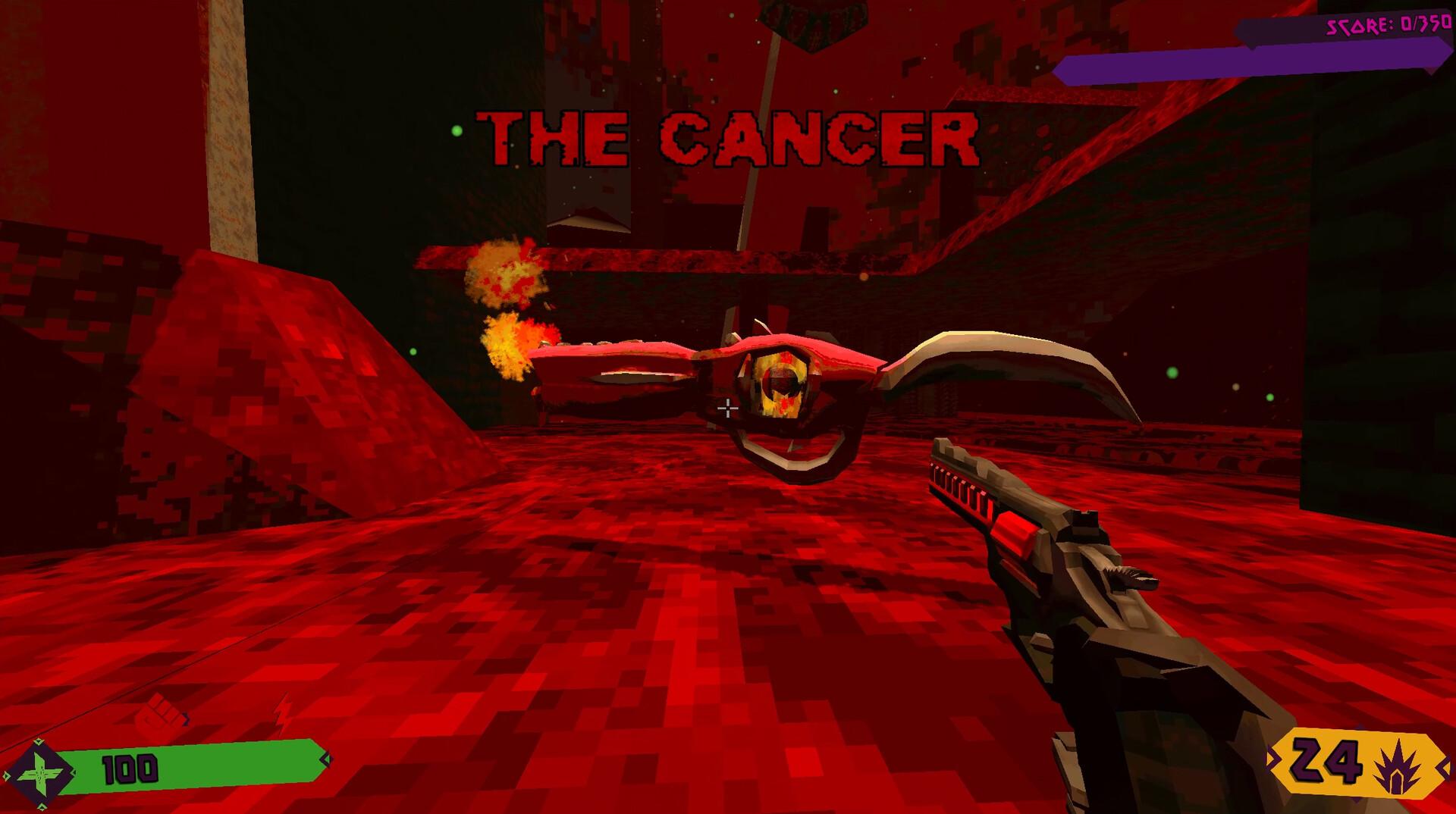
Task: Click the crosshair at screen center
Action: click(726, 407)
